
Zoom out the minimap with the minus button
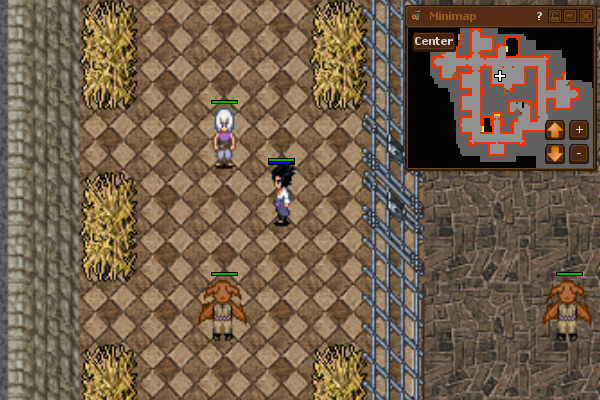(579, 154)
